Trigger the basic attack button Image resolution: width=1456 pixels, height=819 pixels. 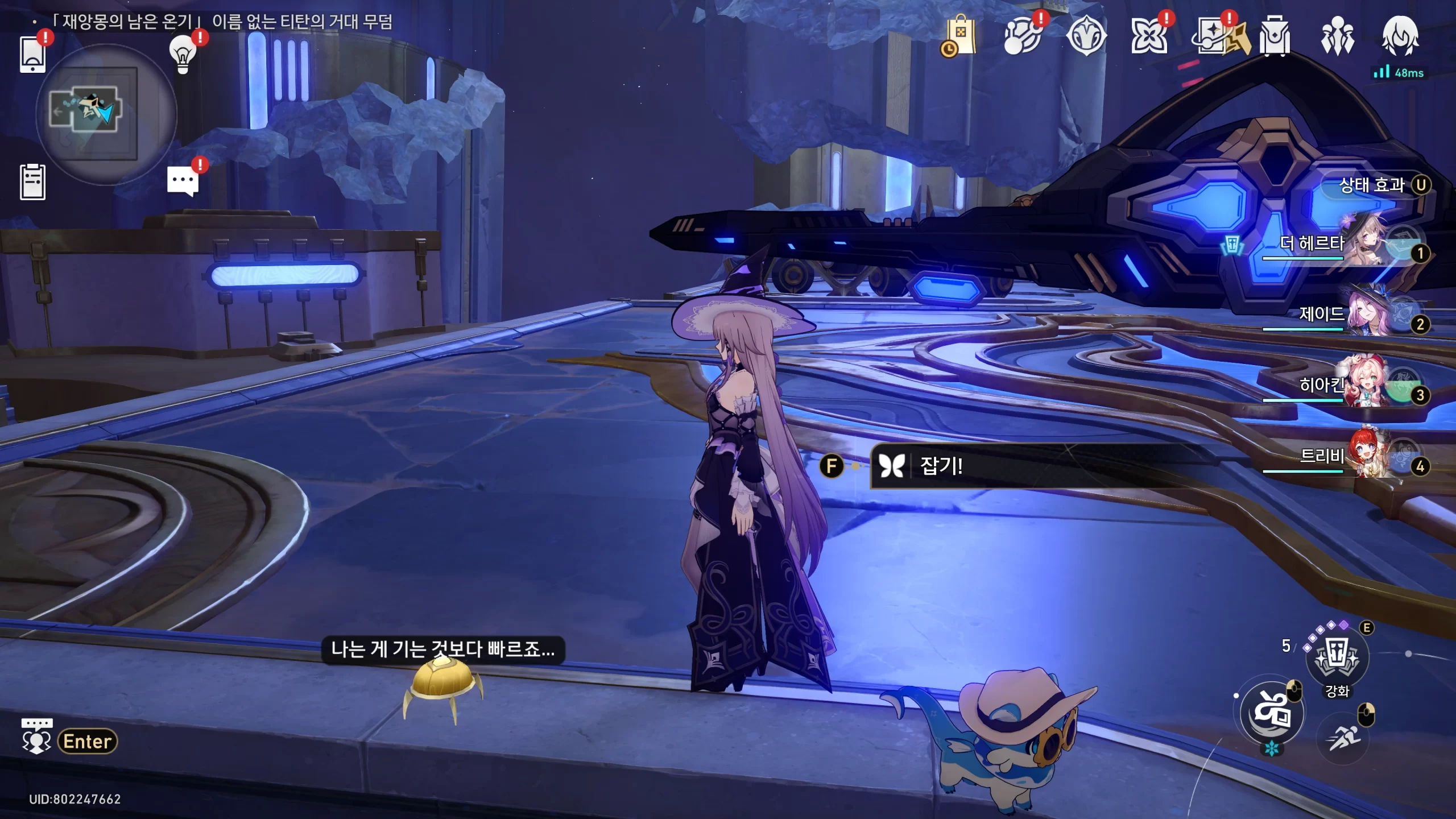(x=1272, y=713)
